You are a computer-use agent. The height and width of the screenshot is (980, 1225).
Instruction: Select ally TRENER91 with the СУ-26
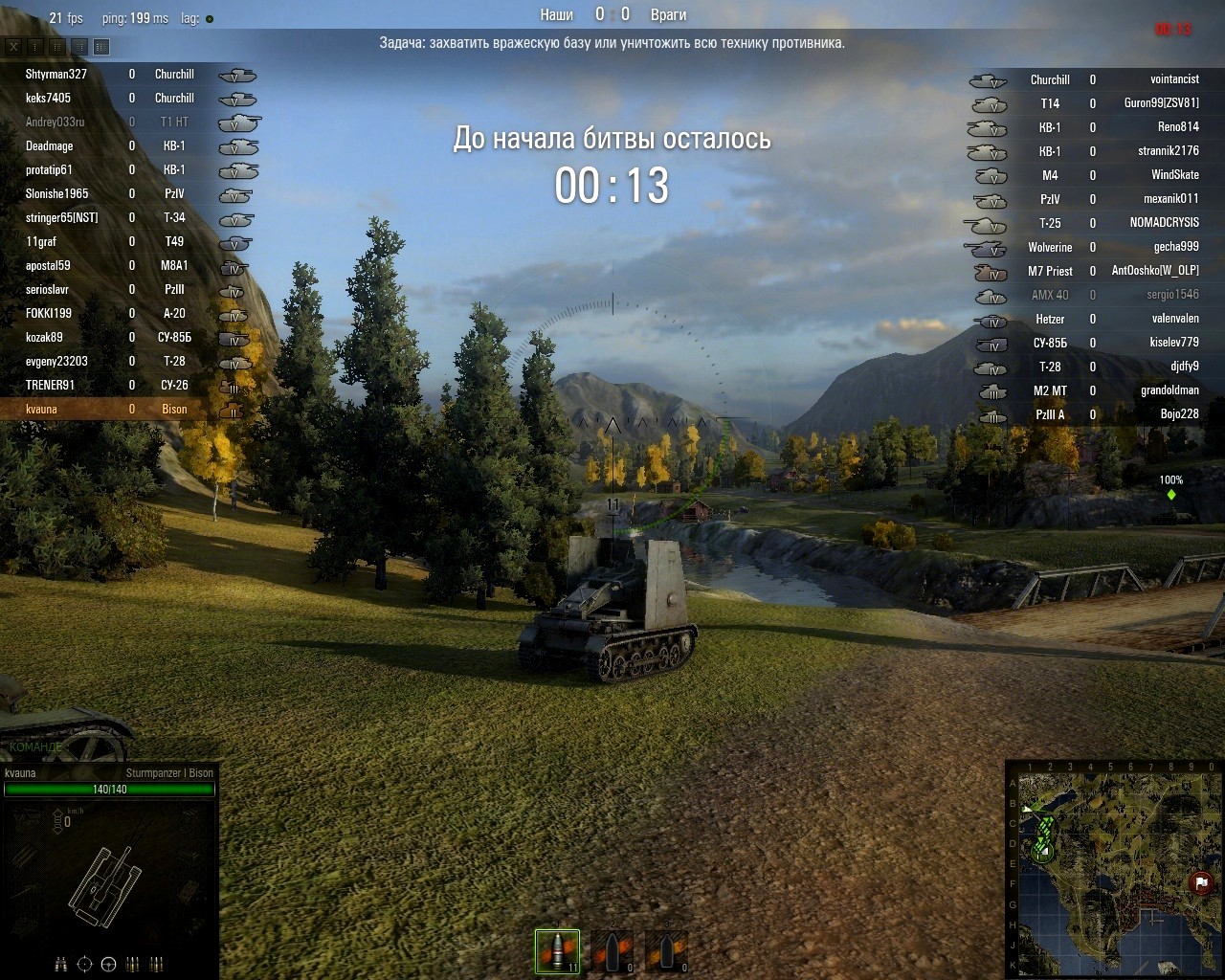click(50, 385)
